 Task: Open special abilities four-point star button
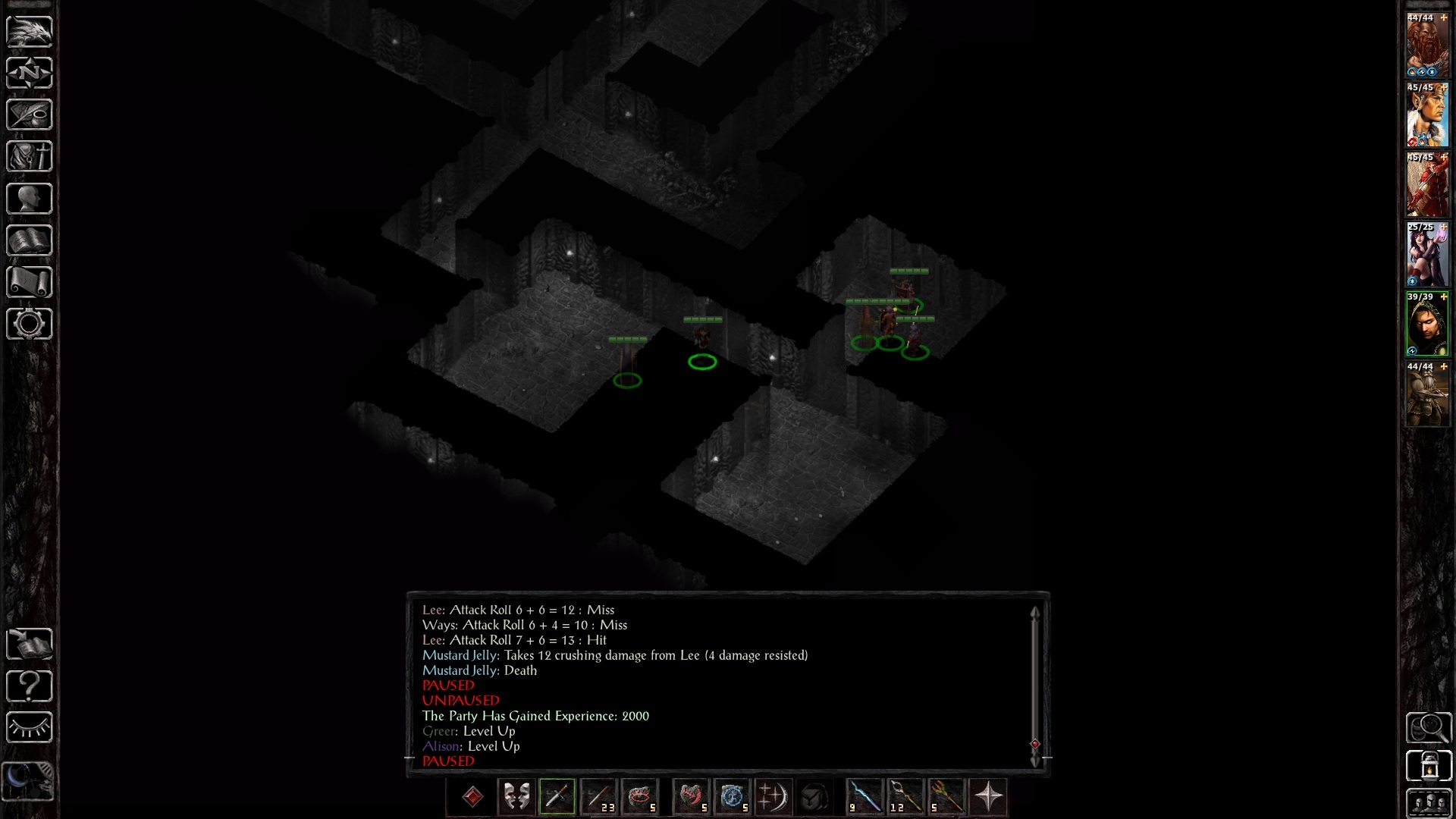pyautogui.click(x=988, y=797)
